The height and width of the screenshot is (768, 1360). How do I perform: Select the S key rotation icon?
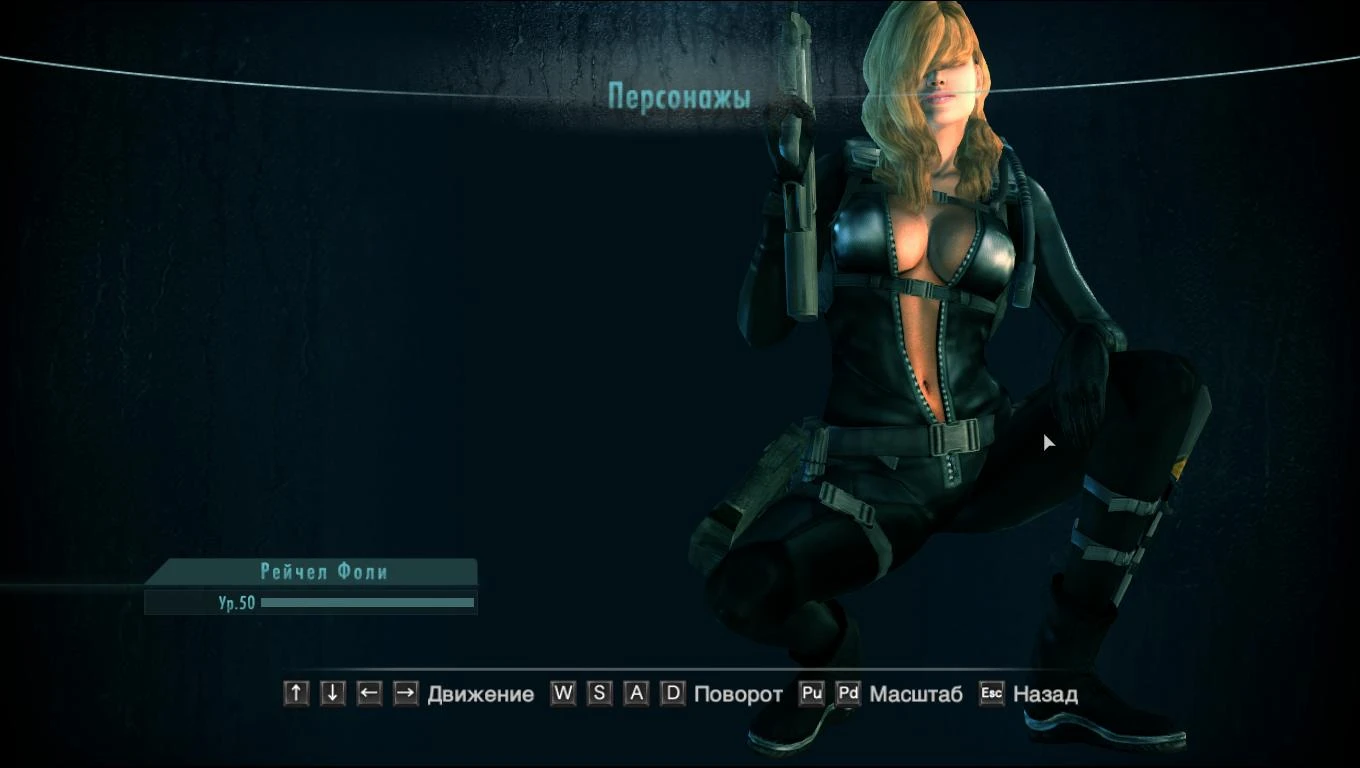[x=599, y=693]
